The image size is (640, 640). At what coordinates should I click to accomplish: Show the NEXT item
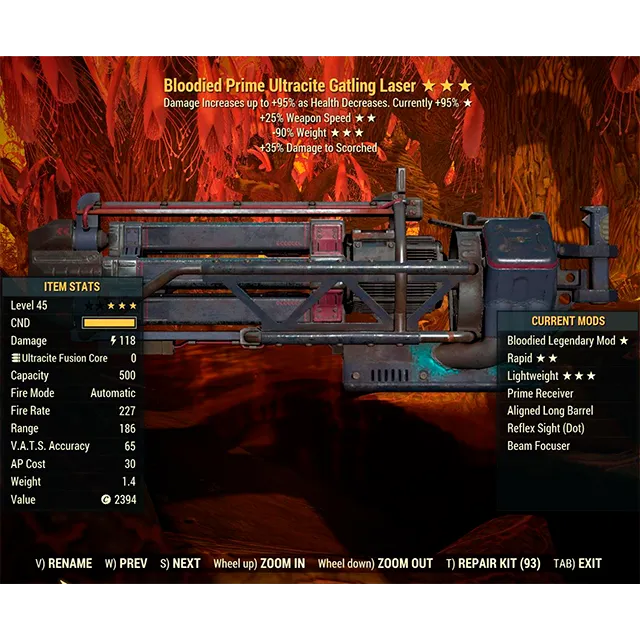tap(180, 564)
